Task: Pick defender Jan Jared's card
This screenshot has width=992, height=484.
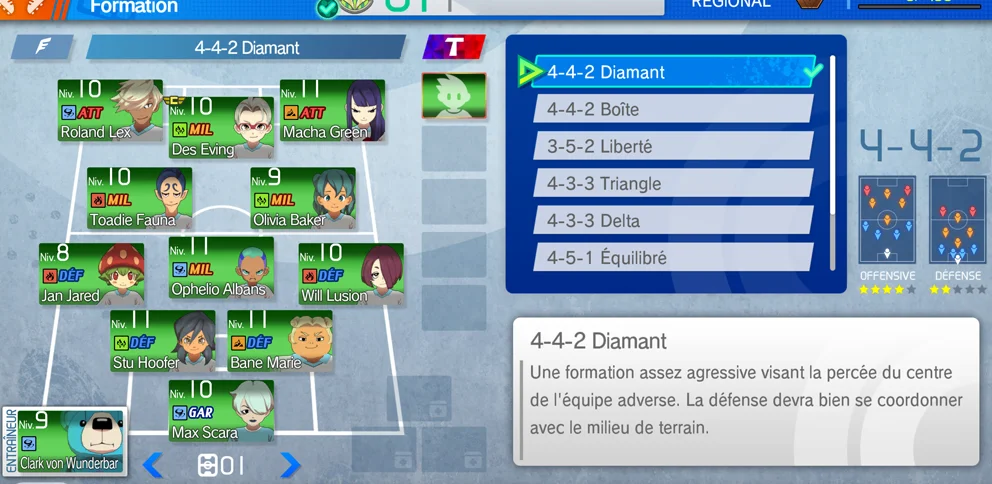Action: tap(91, 275)
